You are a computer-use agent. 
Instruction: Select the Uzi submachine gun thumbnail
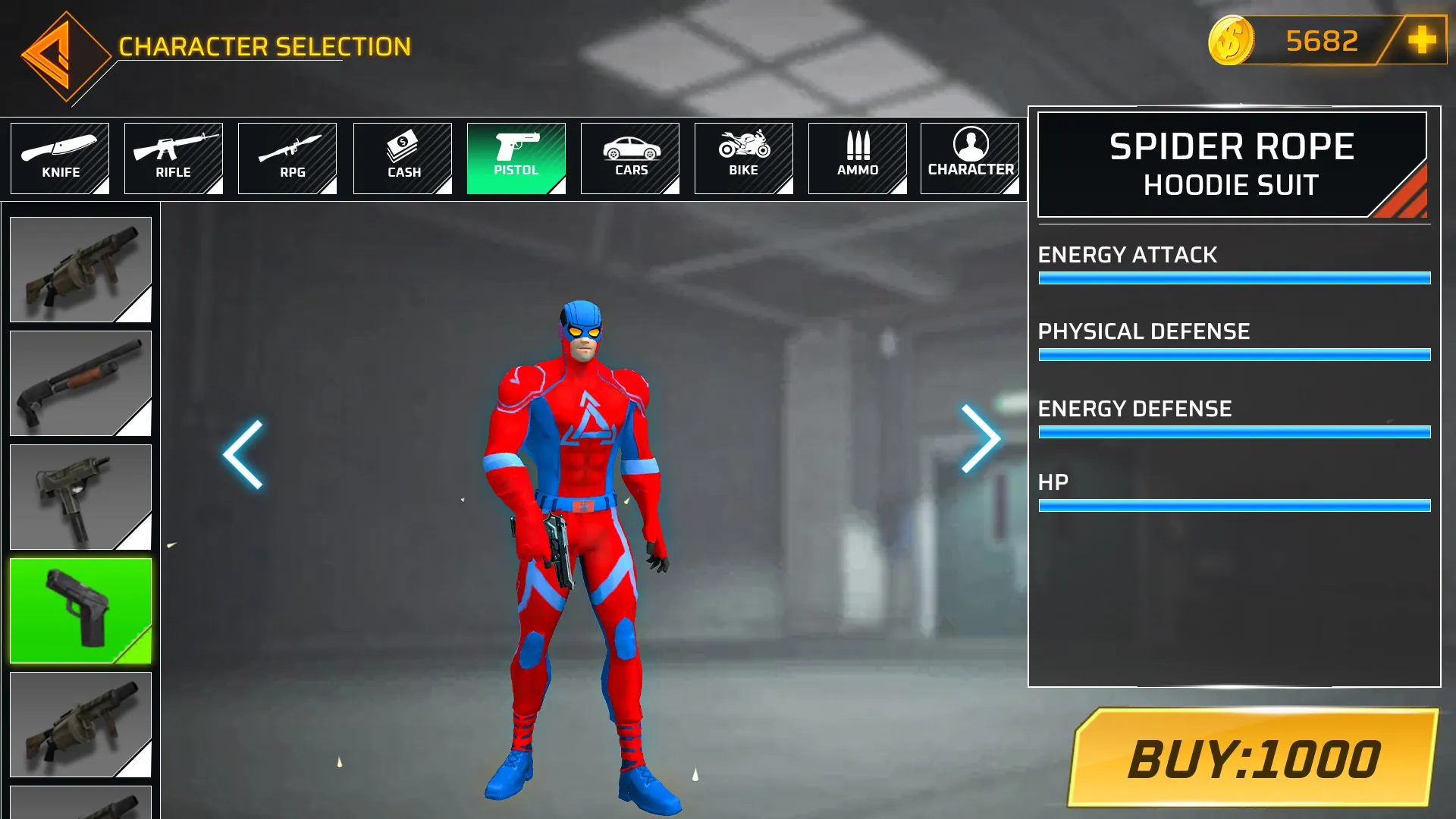pos(80,497)
